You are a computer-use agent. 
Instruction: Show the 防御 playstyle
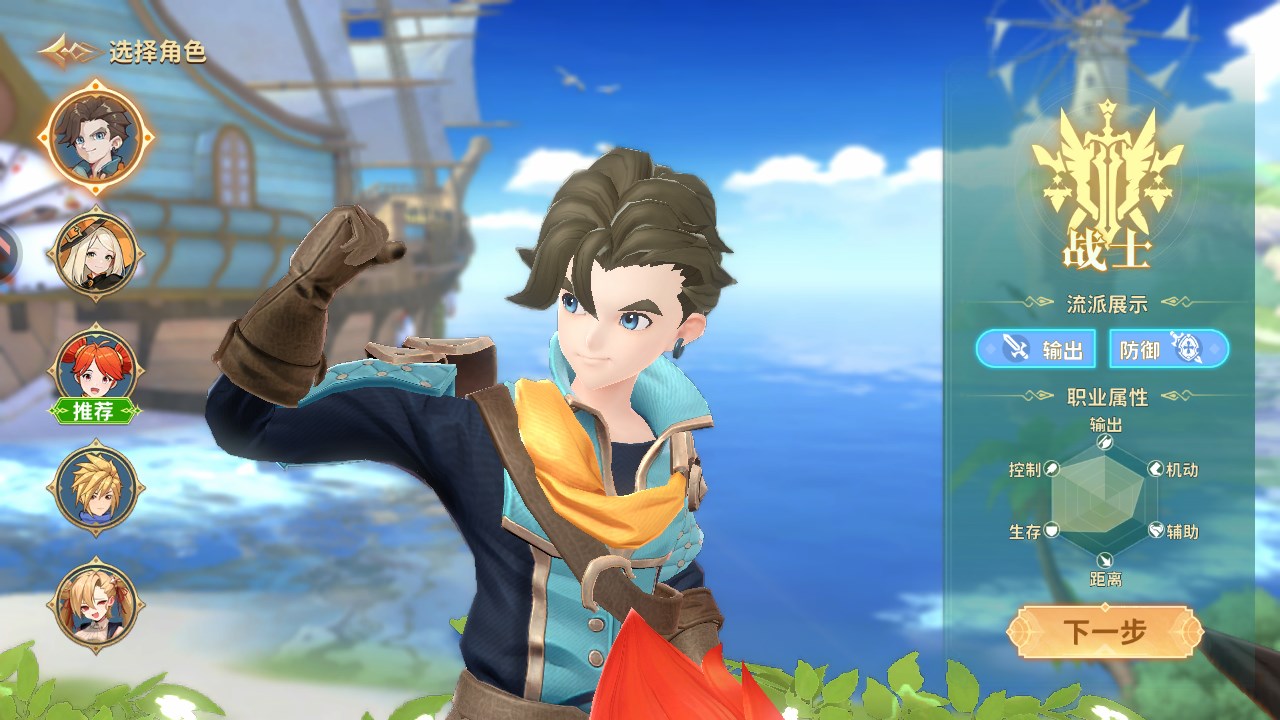[1168, 349]
